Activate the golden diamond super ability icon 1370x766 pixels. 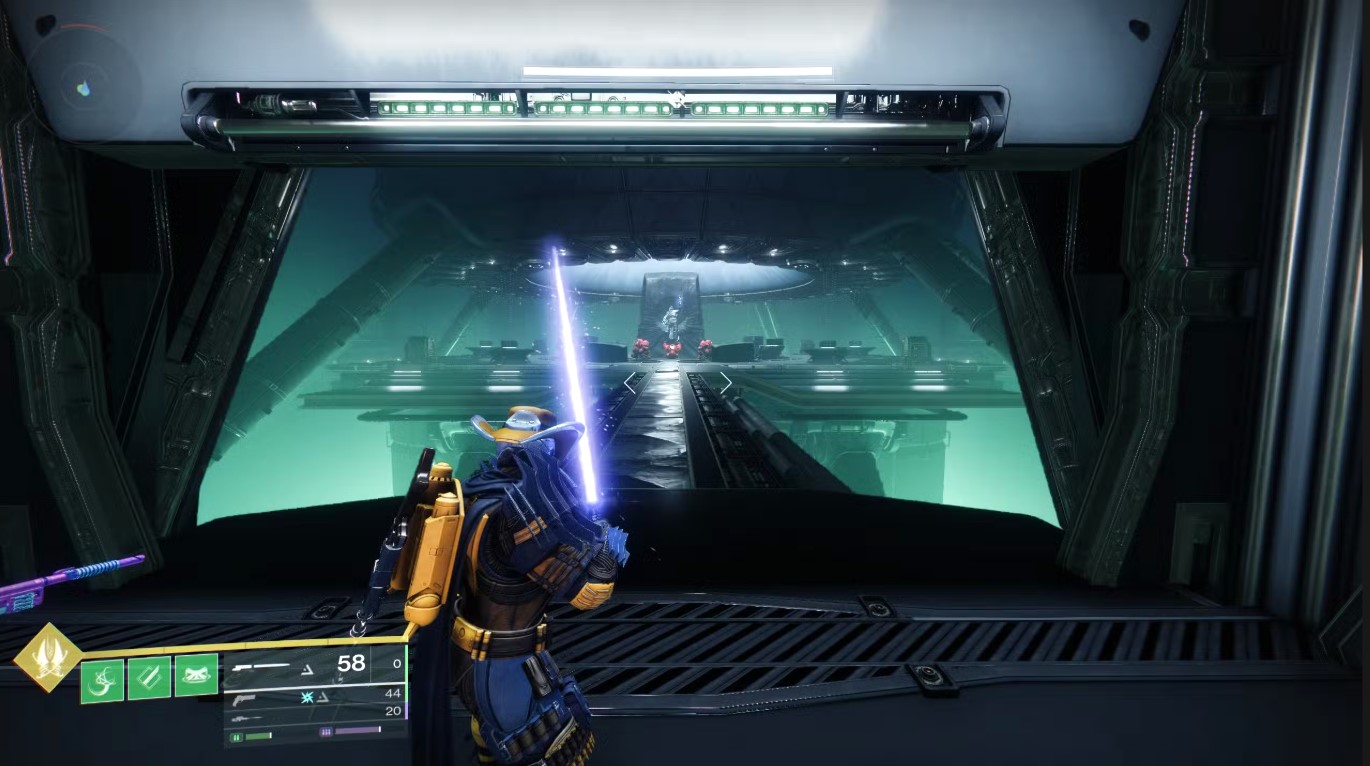48,657
